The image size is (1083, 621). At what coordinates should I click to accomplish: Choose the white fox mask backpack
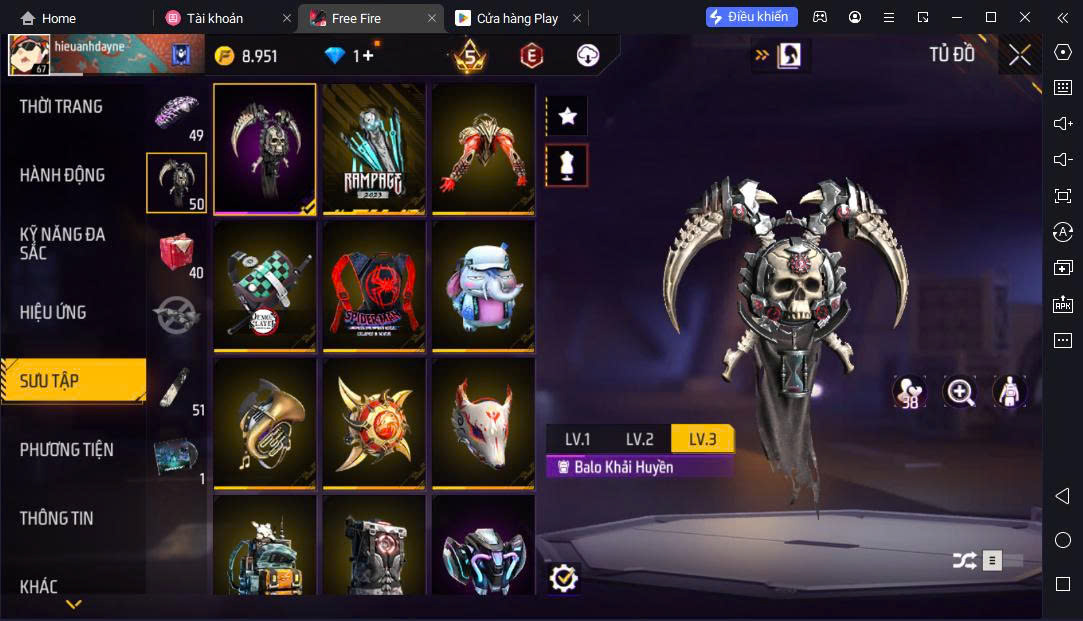pyautogui.click(x=482, y=422)
